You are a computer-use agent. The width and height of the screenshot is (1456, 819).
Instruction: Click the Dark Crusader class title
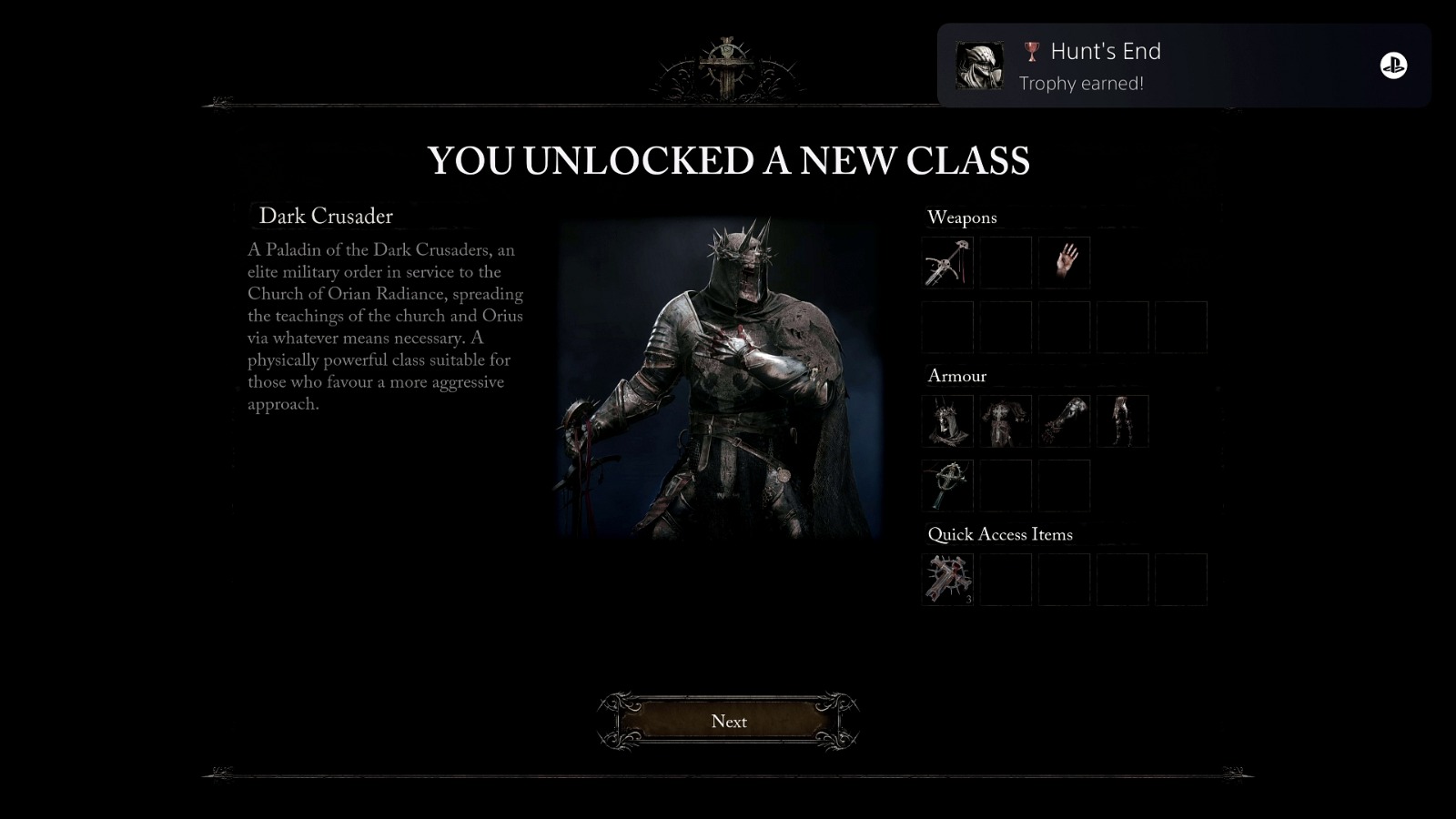click(327, 217)
